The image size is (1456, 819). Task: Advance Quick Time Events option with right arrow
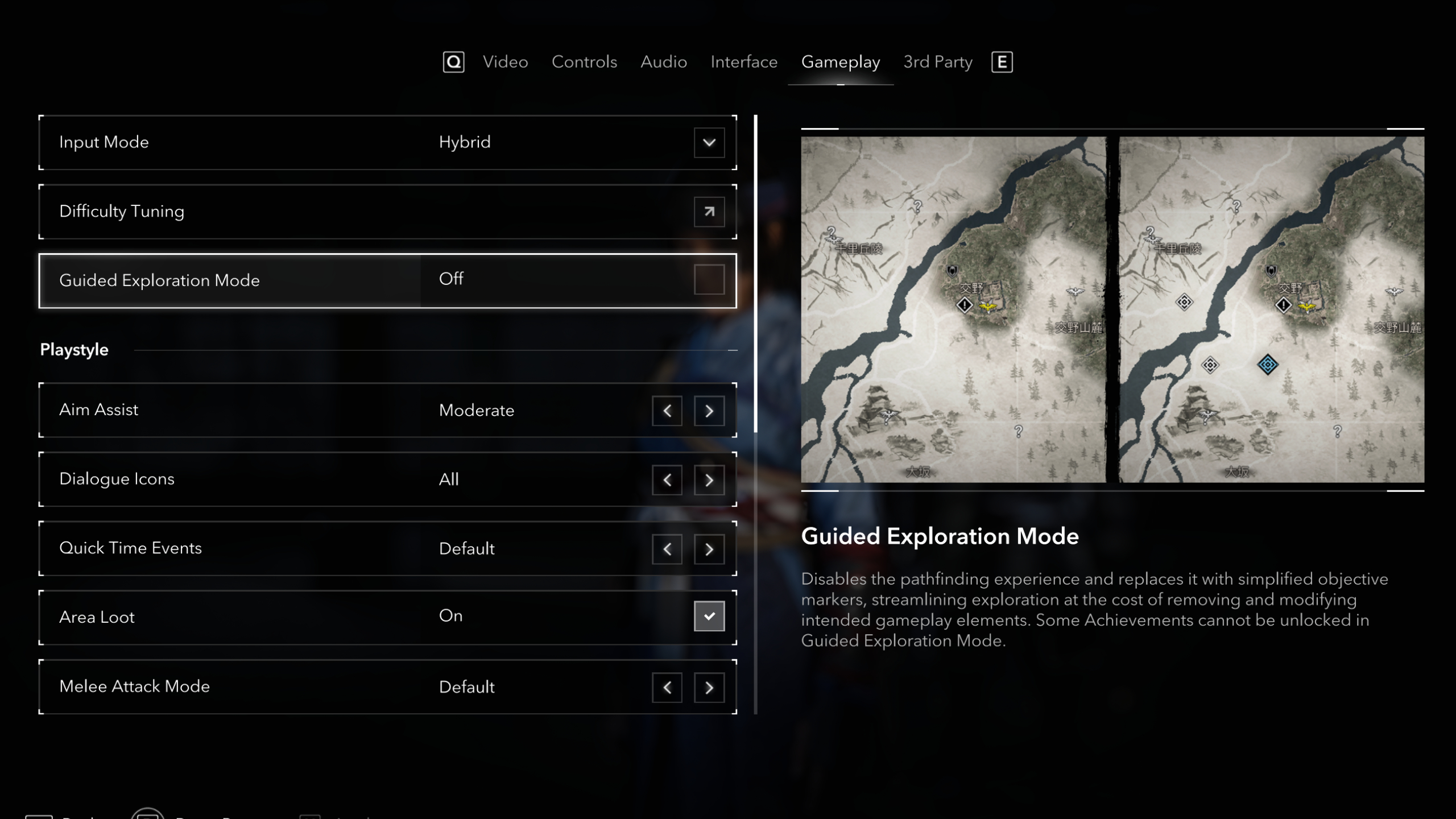click(709, 549)
